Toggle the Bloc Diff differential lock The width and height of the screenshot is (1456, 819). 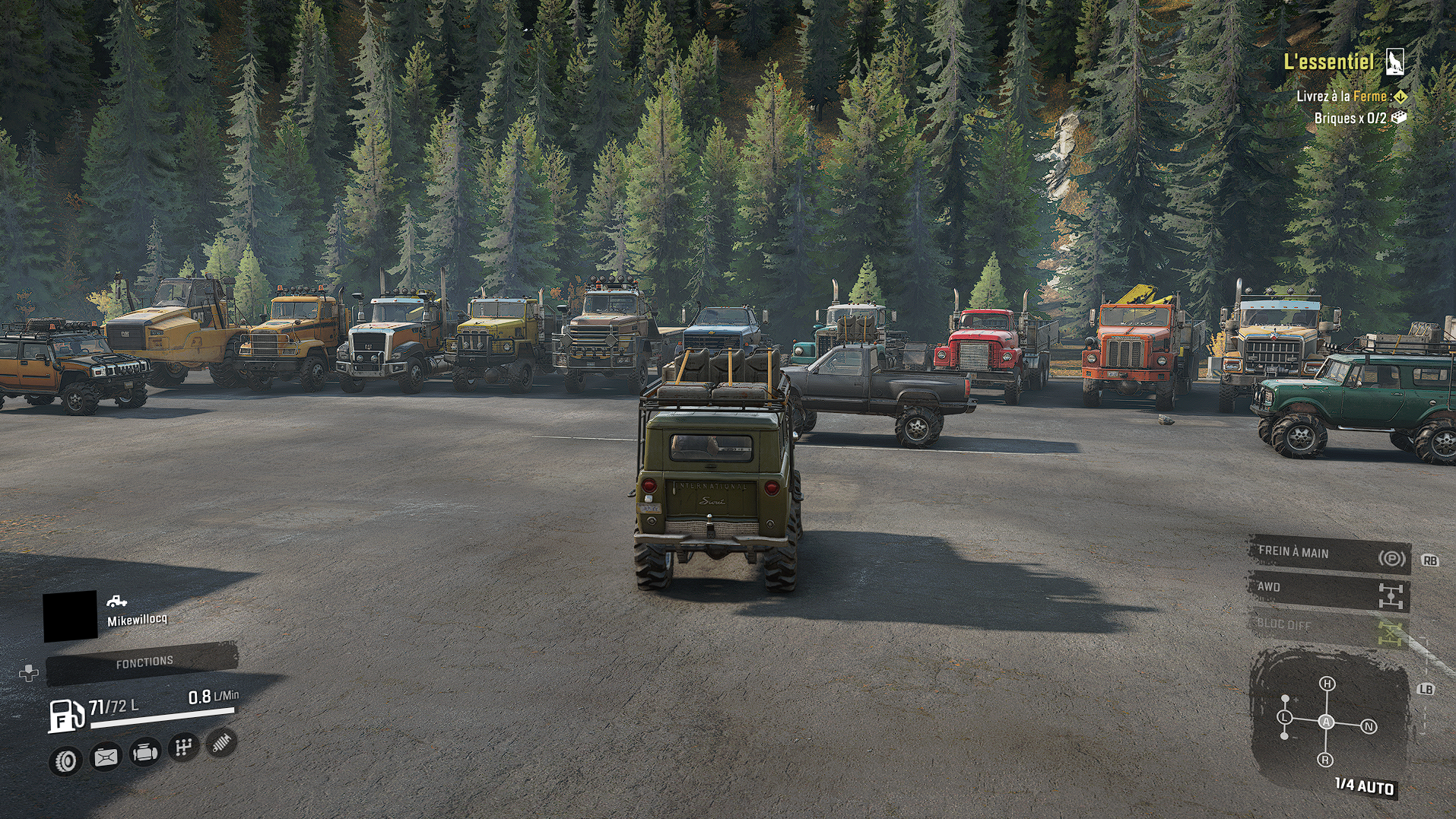point(1328,627)
